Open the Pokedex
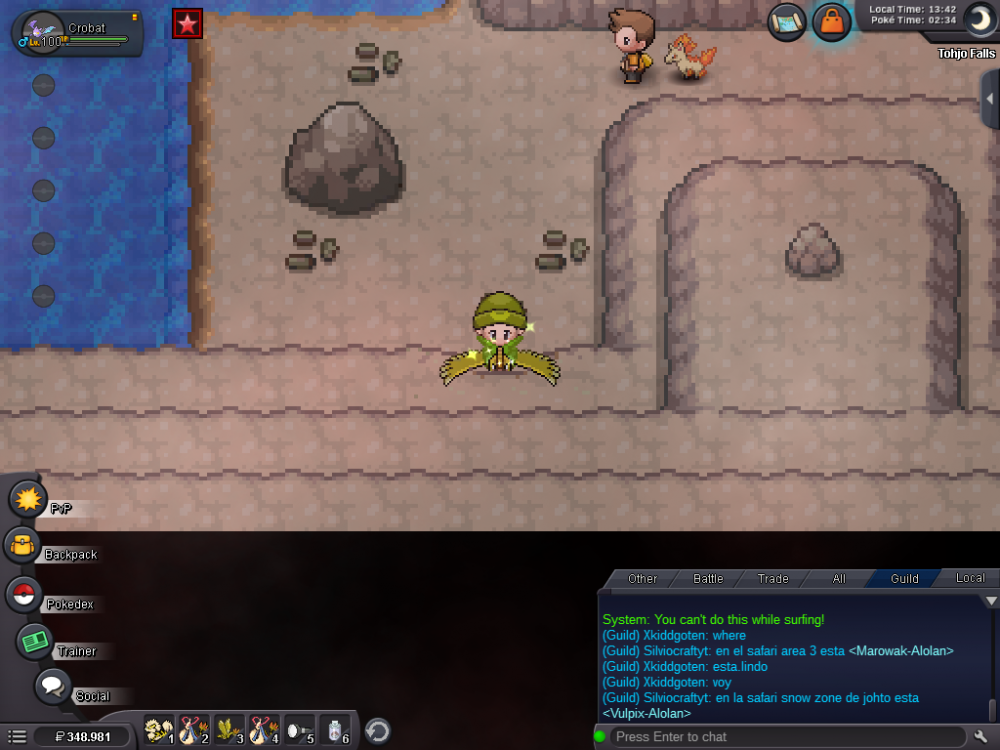 click(24, 594)
